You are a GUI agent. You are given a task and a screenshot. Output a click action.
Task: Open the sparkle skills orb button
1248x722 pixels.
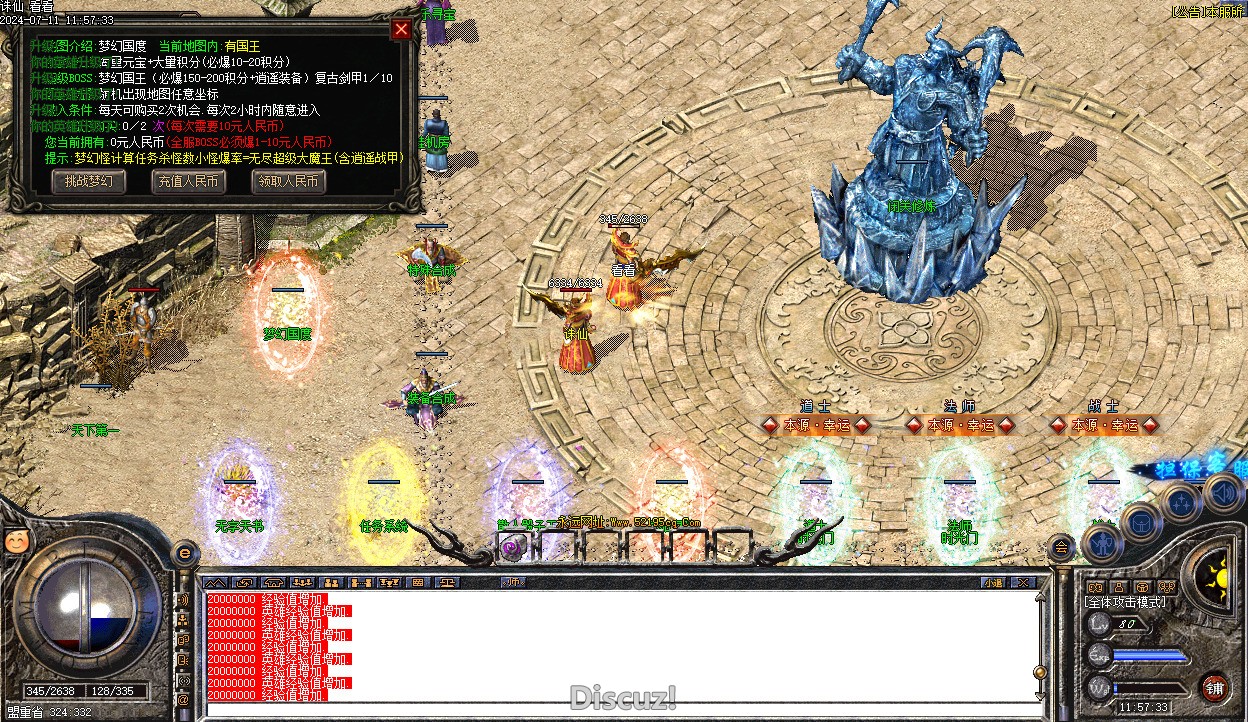coord(1181,501)
